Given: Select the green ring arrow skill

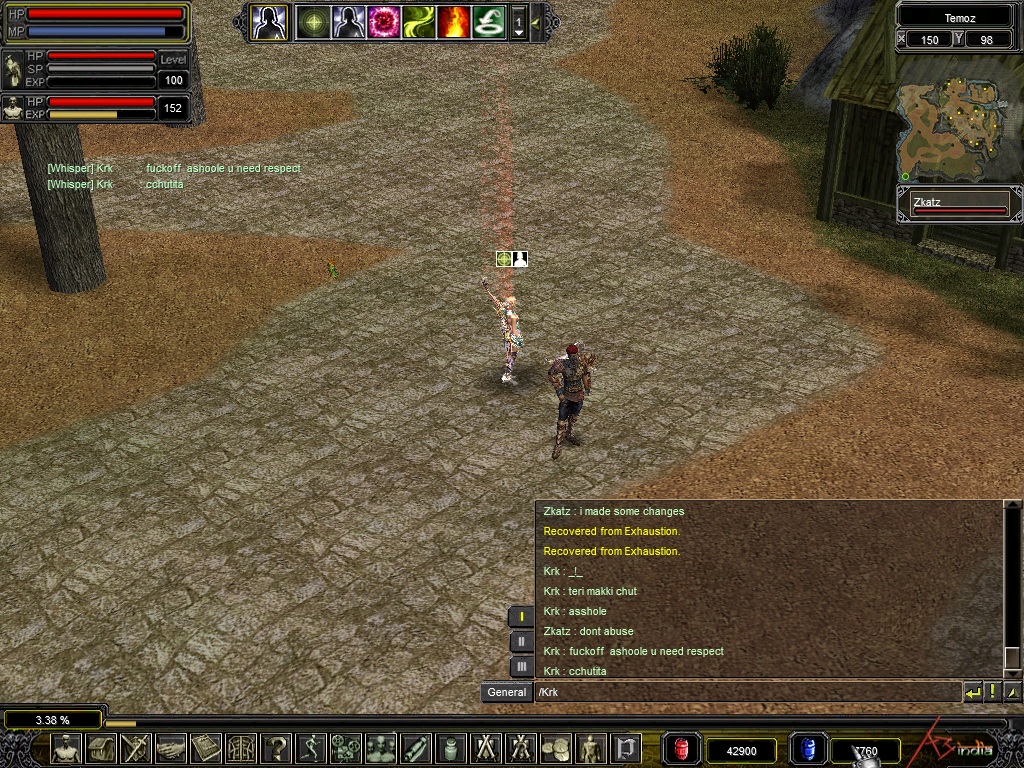Looking at the screenshot, I should [489, 22].
